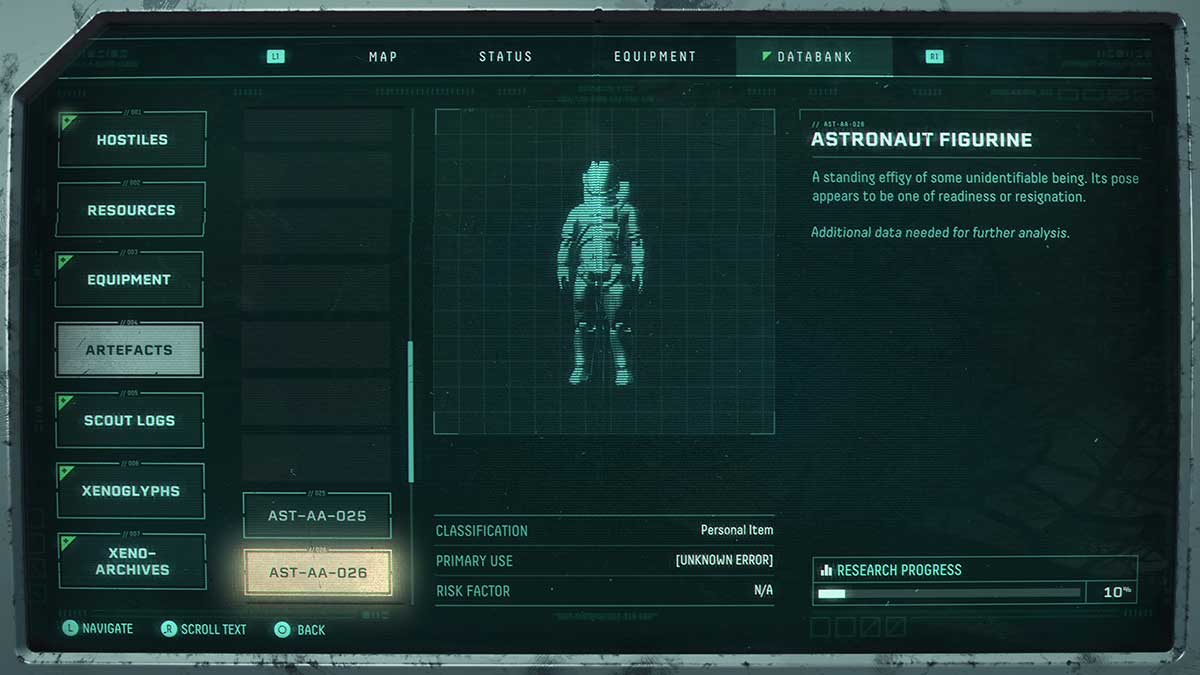Image resolution: width=1200 pixels, height=675 pixels.
Task: Open the Scout Logs category
Action: tap(129, 420)
